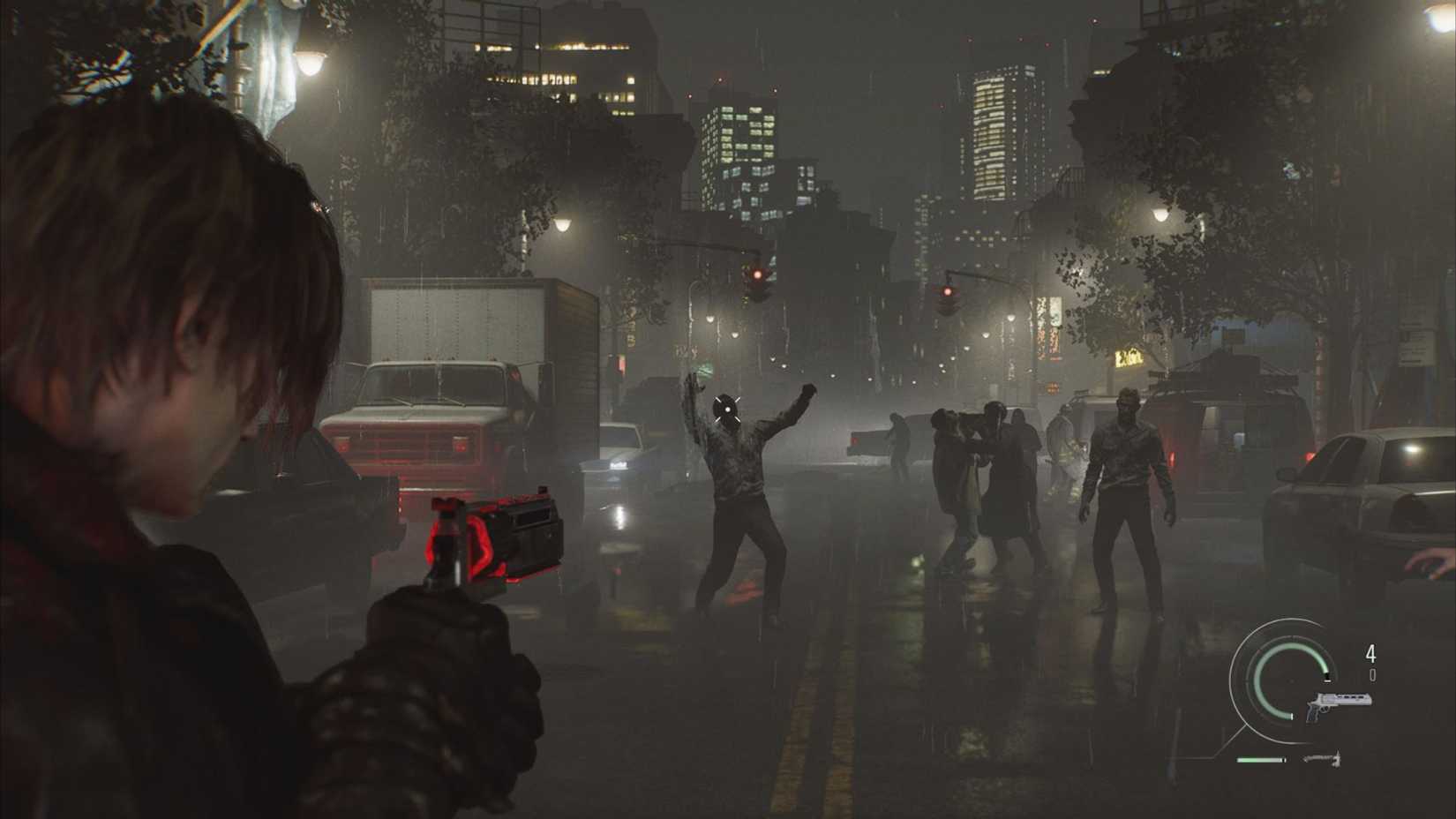Click the tall illuminated skyscraper in the background

click(997, 132)
